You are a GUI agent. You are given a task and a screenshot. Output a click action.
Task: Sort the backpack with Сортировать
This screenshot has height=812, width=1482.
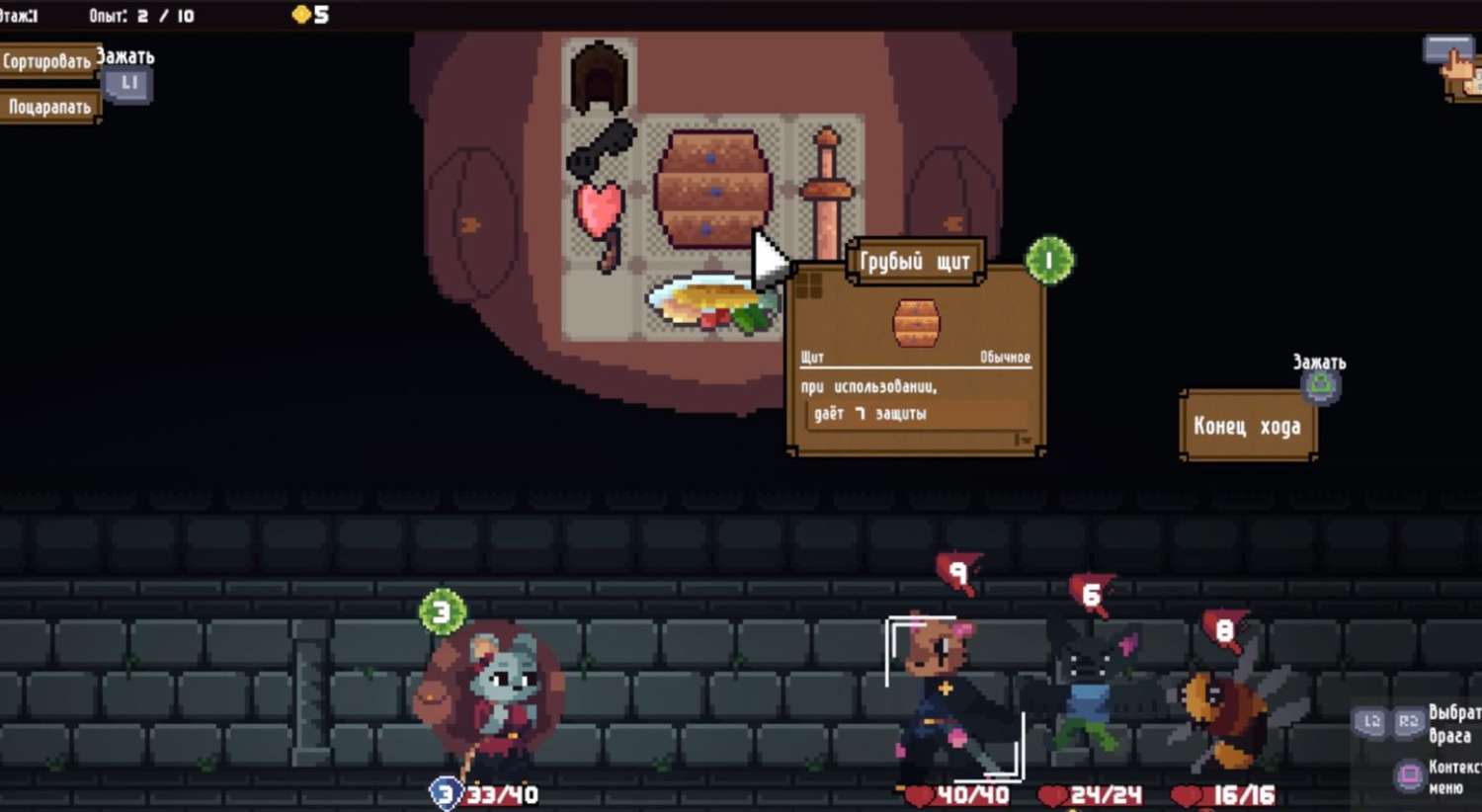(47, 61)
